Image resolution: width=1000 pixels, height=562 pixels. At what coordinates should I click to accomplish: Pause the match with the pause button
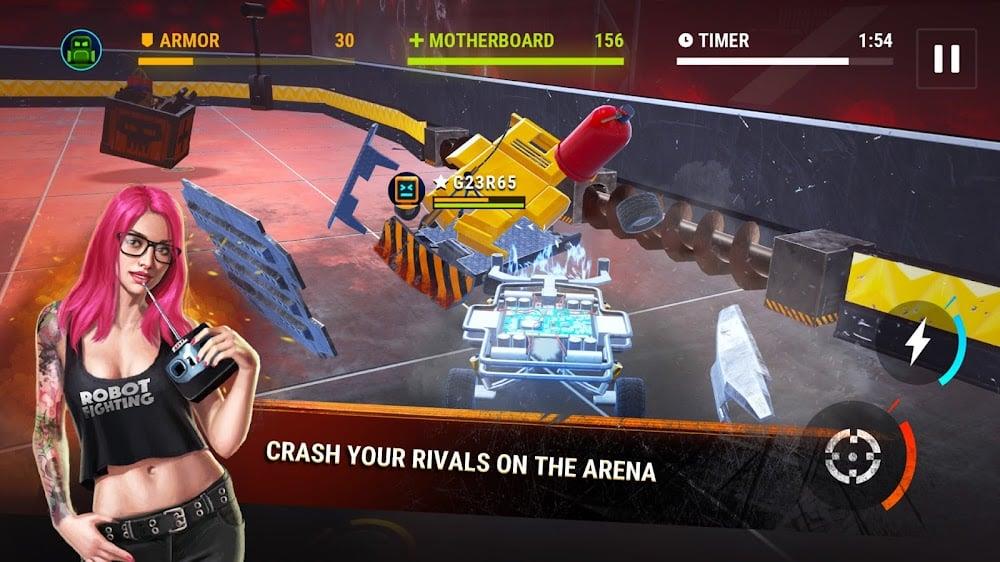coord(945,59)
